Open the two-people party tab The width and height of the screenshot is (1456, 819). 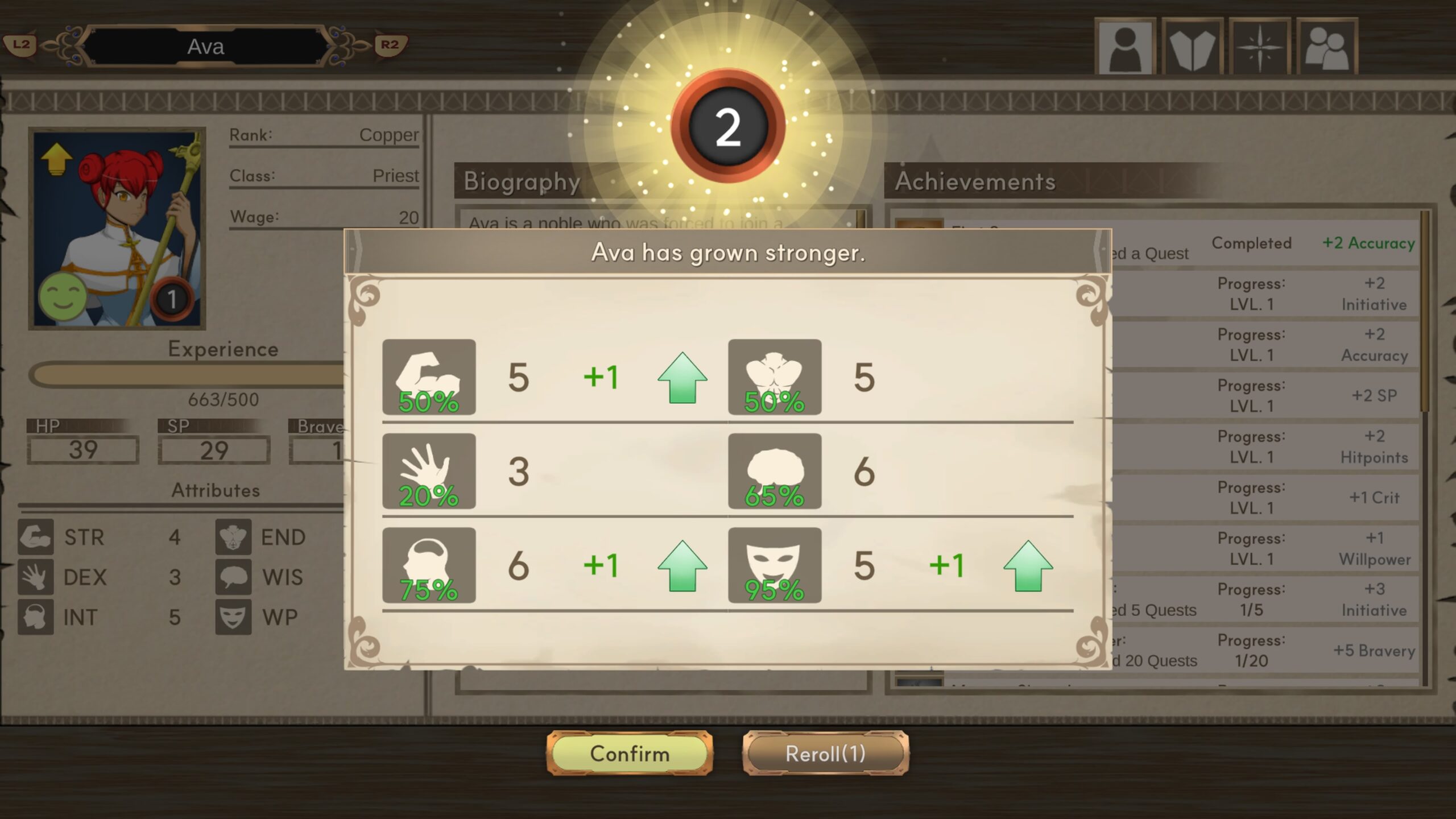[1327, 47]
